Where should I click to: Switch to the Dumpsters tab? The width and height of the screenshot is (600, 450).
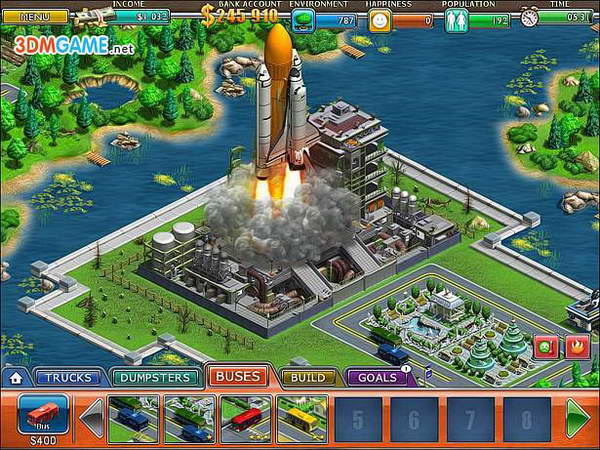[x=153, y=378]
